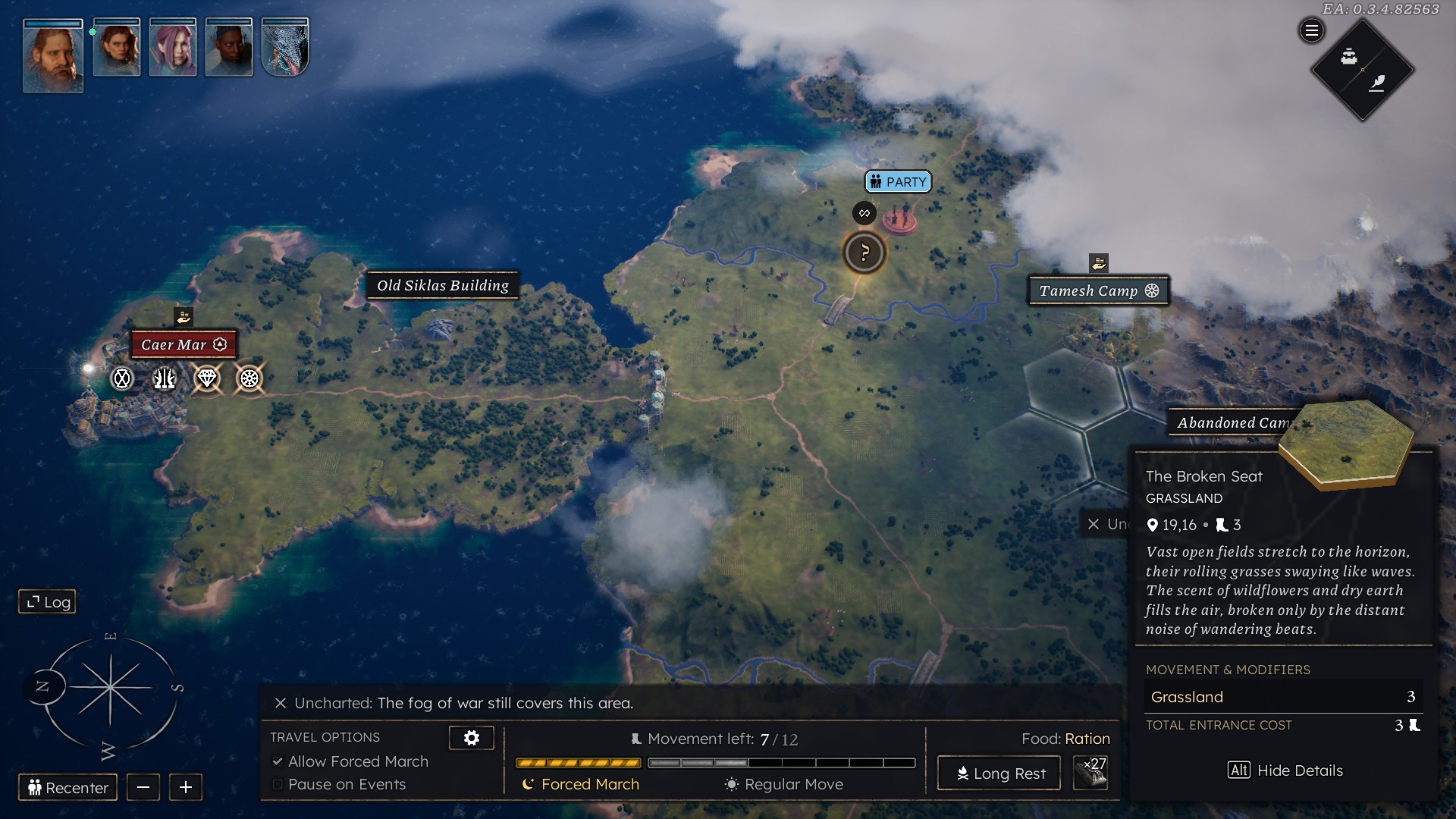This screenshot has height=819, width=1456.
Task: Open travel options gear settings
Action: 471,738
